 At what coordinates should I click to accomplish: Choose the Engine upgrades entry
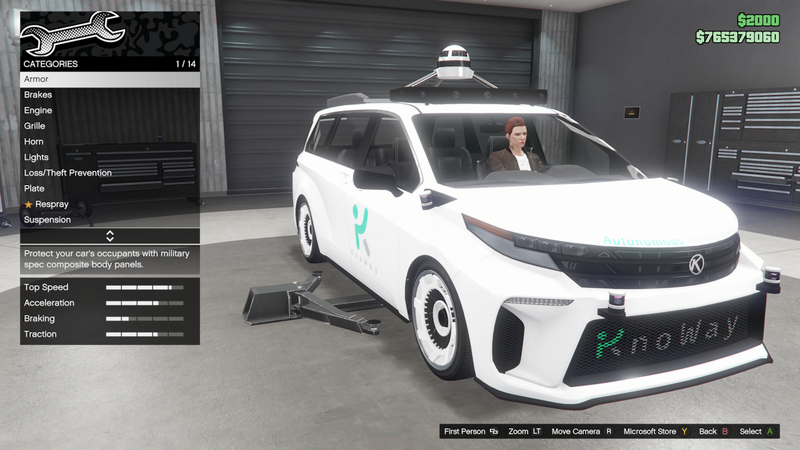[110, 110]
